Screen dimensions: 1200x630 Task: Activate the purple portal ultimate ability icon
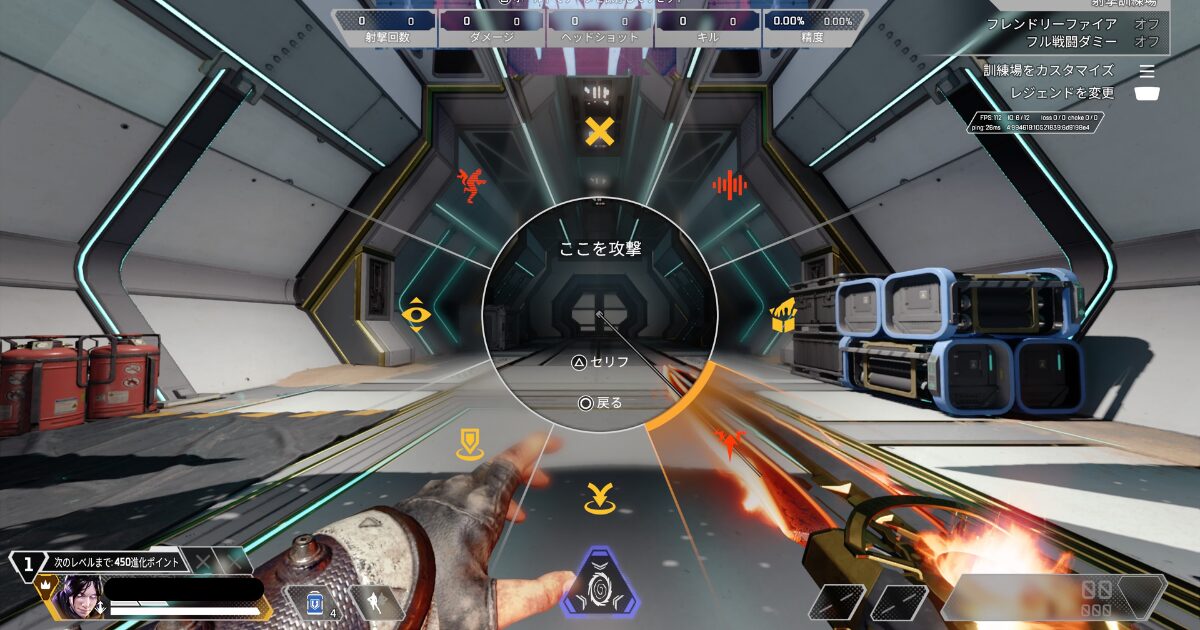pos(600,583)
